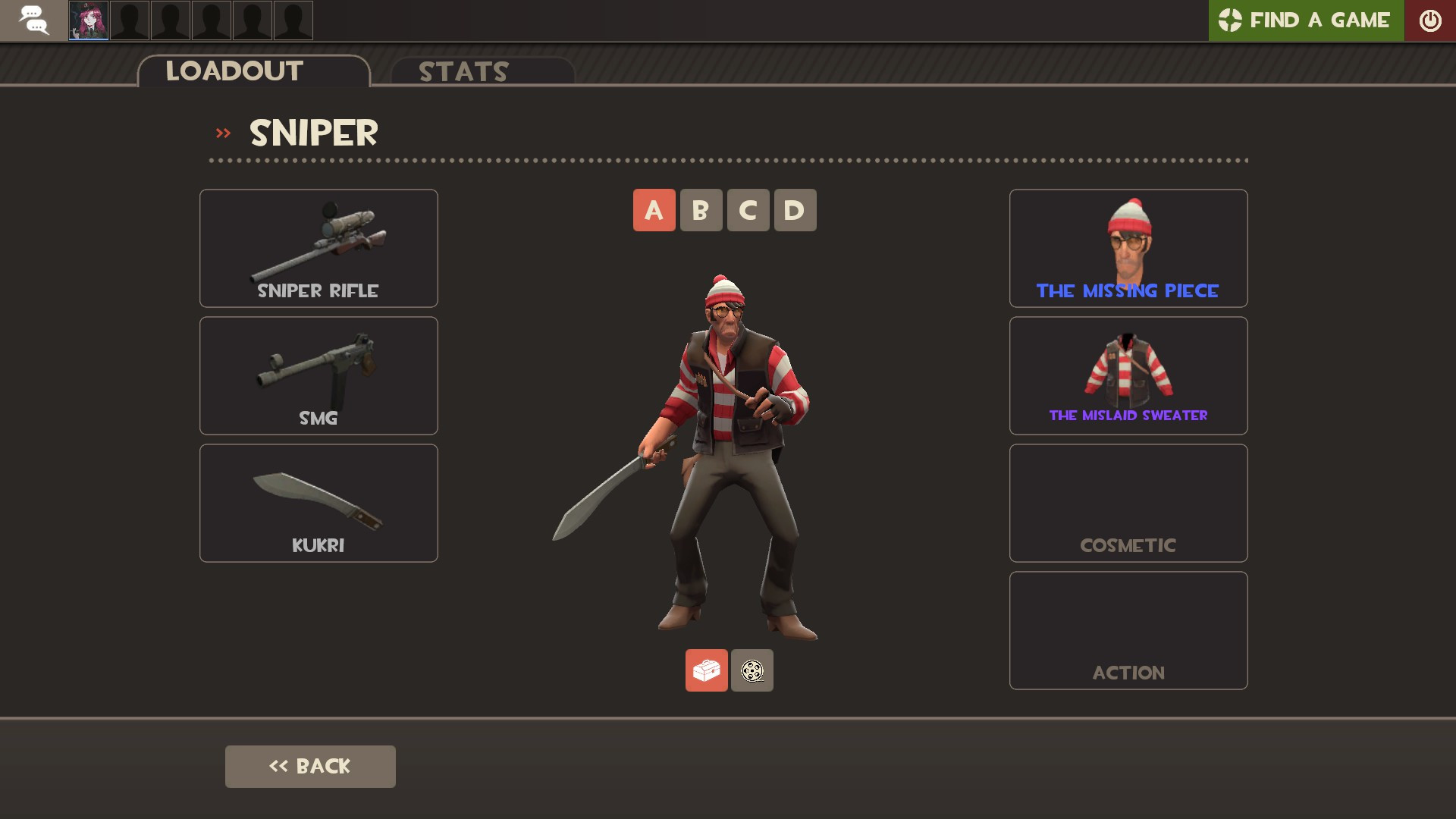Select the empty Cosmetic slot
Viewport: 1456px width, 819px height.
(1128, 502)
